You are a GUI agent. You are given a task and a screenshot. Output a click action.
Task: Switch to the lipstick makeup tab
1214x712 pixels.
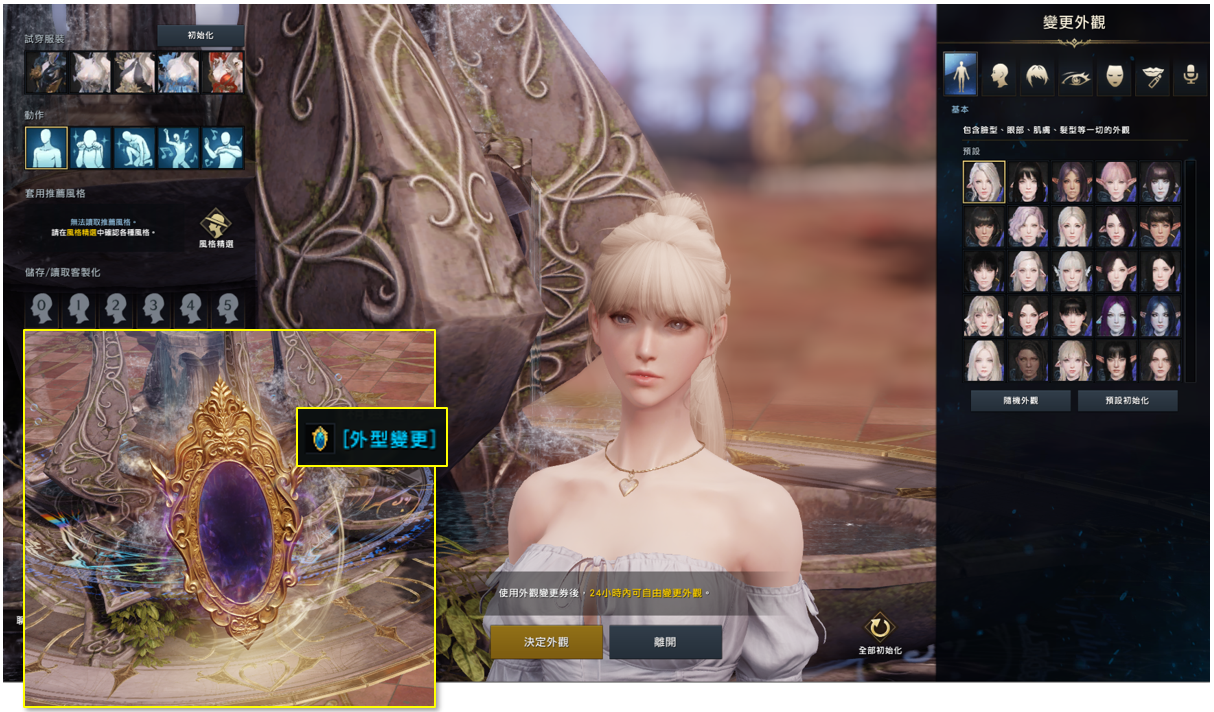[1153, 75]
